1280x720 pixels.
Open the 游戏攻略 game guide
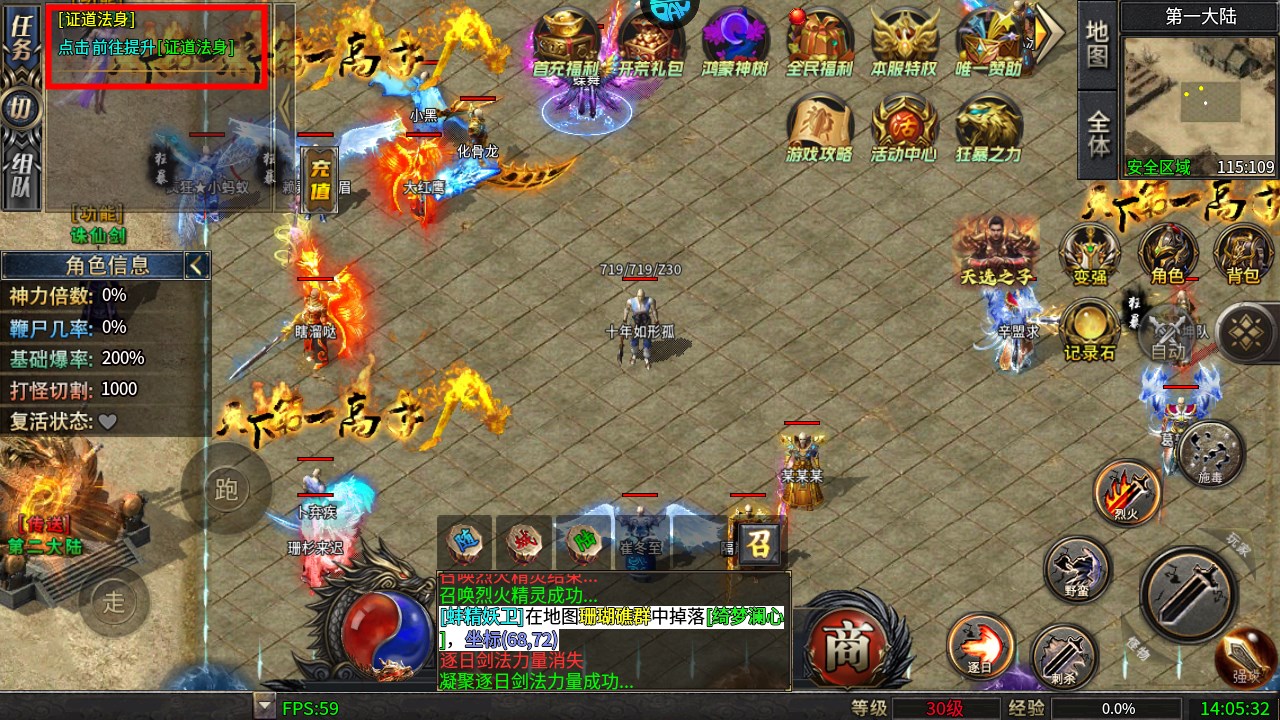pos(820,129)
